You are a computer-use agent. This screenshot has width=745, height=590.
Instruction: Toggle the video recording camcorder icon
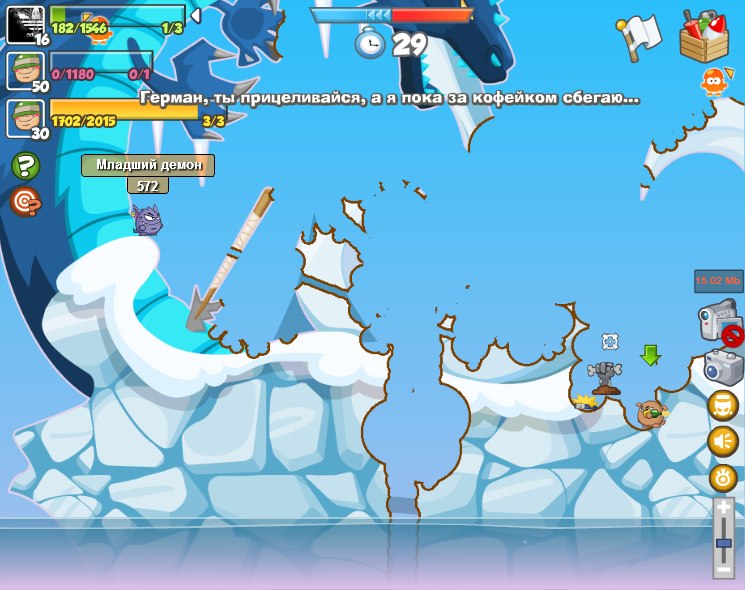pos(717,323)
